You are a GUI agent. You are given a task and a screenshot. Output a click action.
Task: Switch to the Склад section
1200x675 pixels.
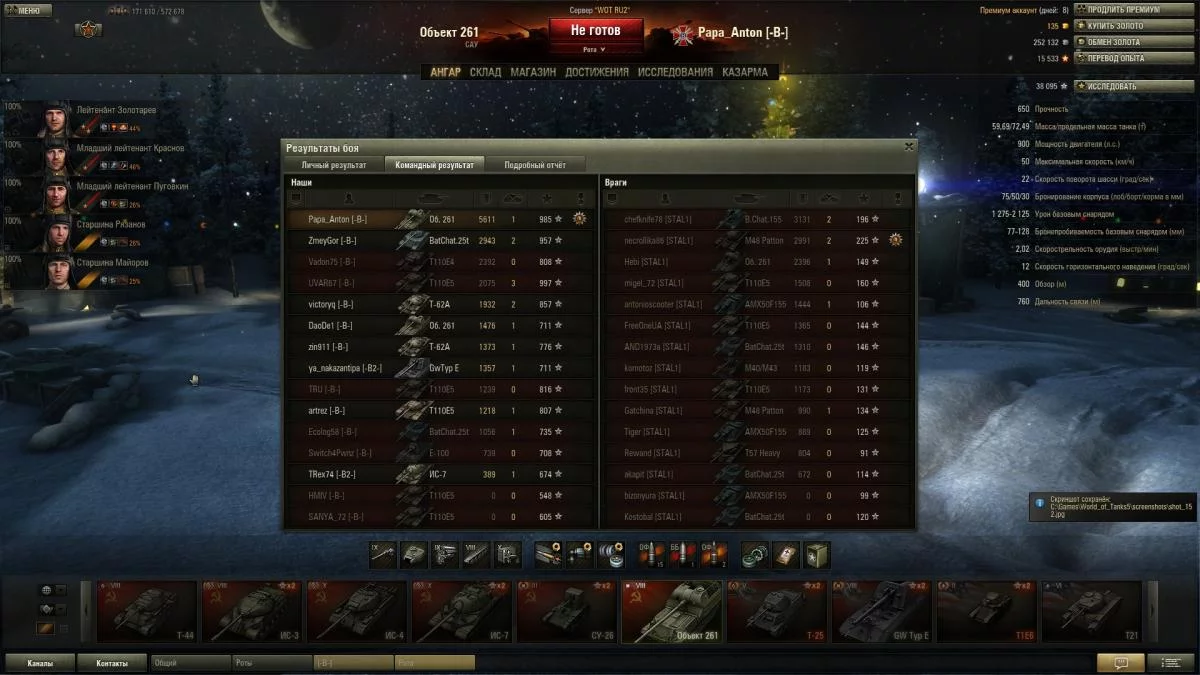click(x=485, y=72)
